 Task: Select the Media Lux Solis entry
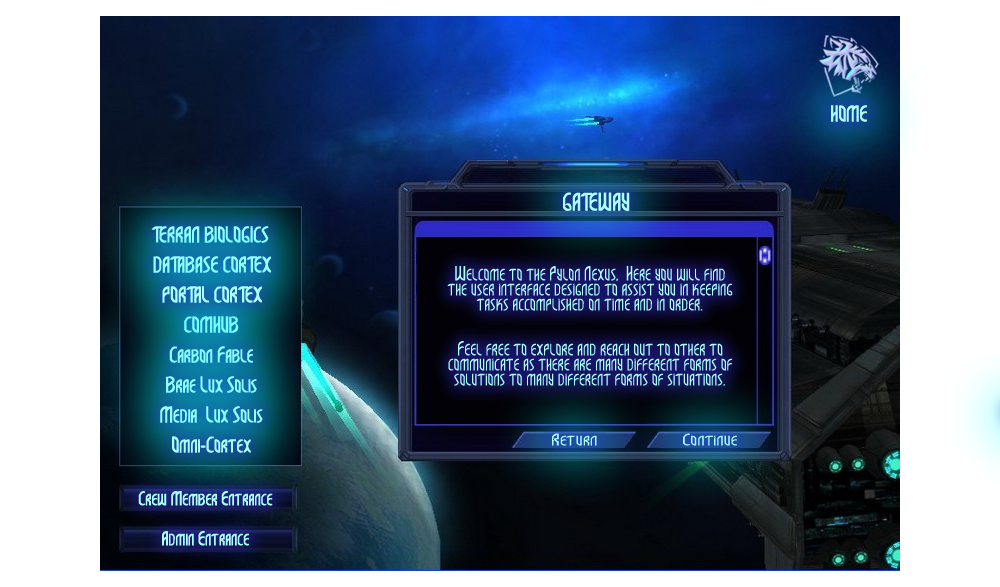(211, 415)
